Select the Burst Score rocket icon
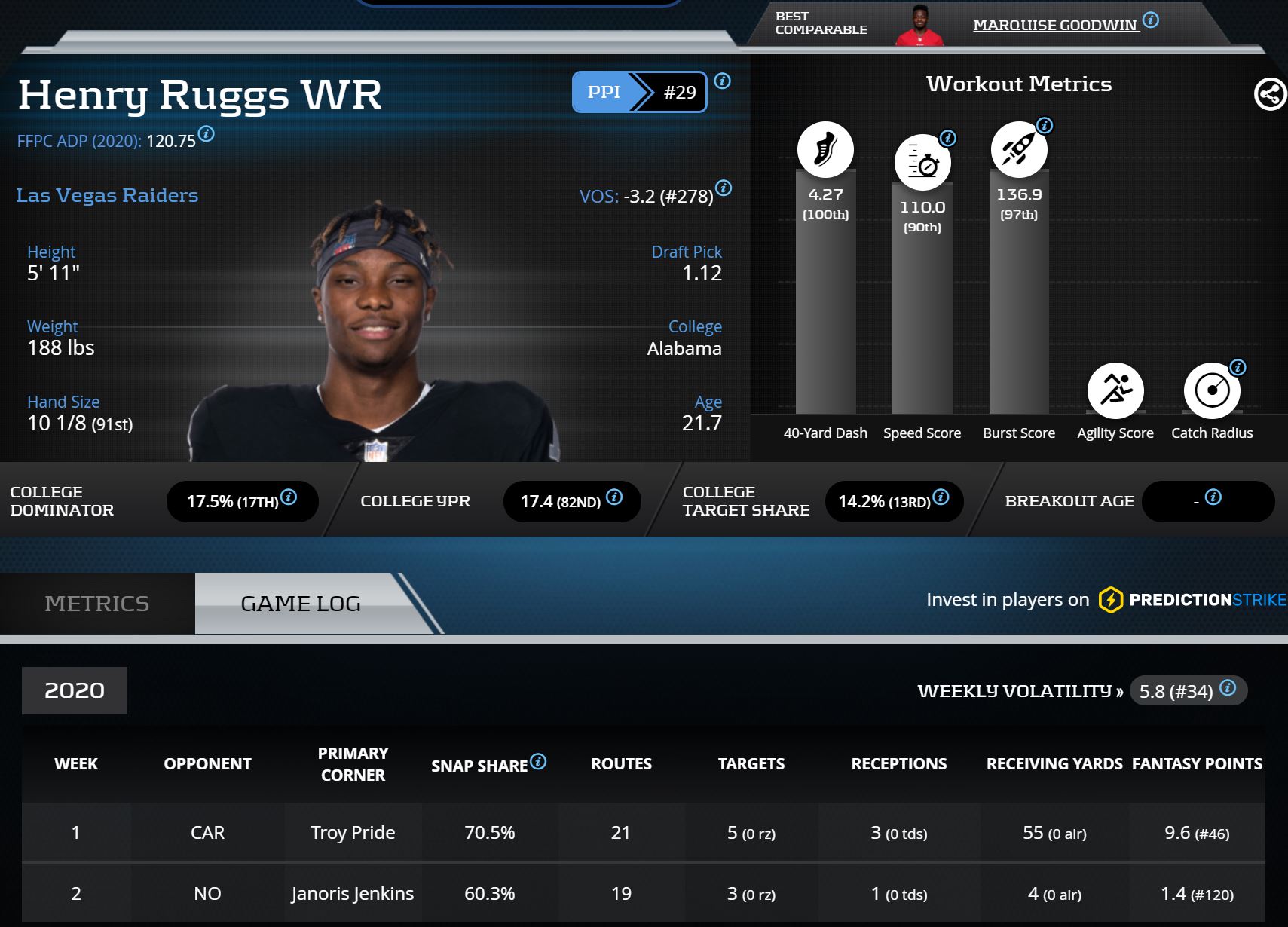This screenshot has height=927, width=1288. point(1018,149)
